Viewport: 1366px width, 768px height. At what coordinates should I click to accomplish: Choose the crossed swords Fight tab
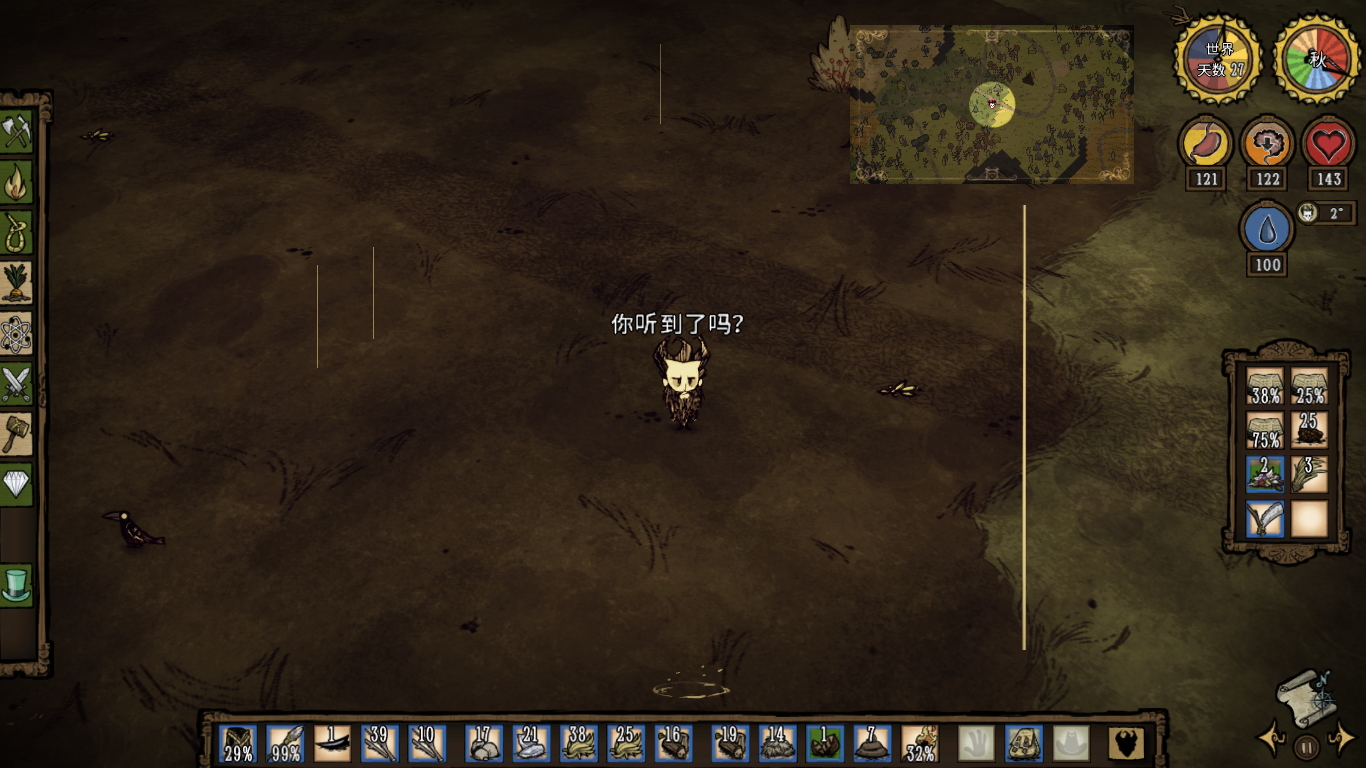(17, 384)
